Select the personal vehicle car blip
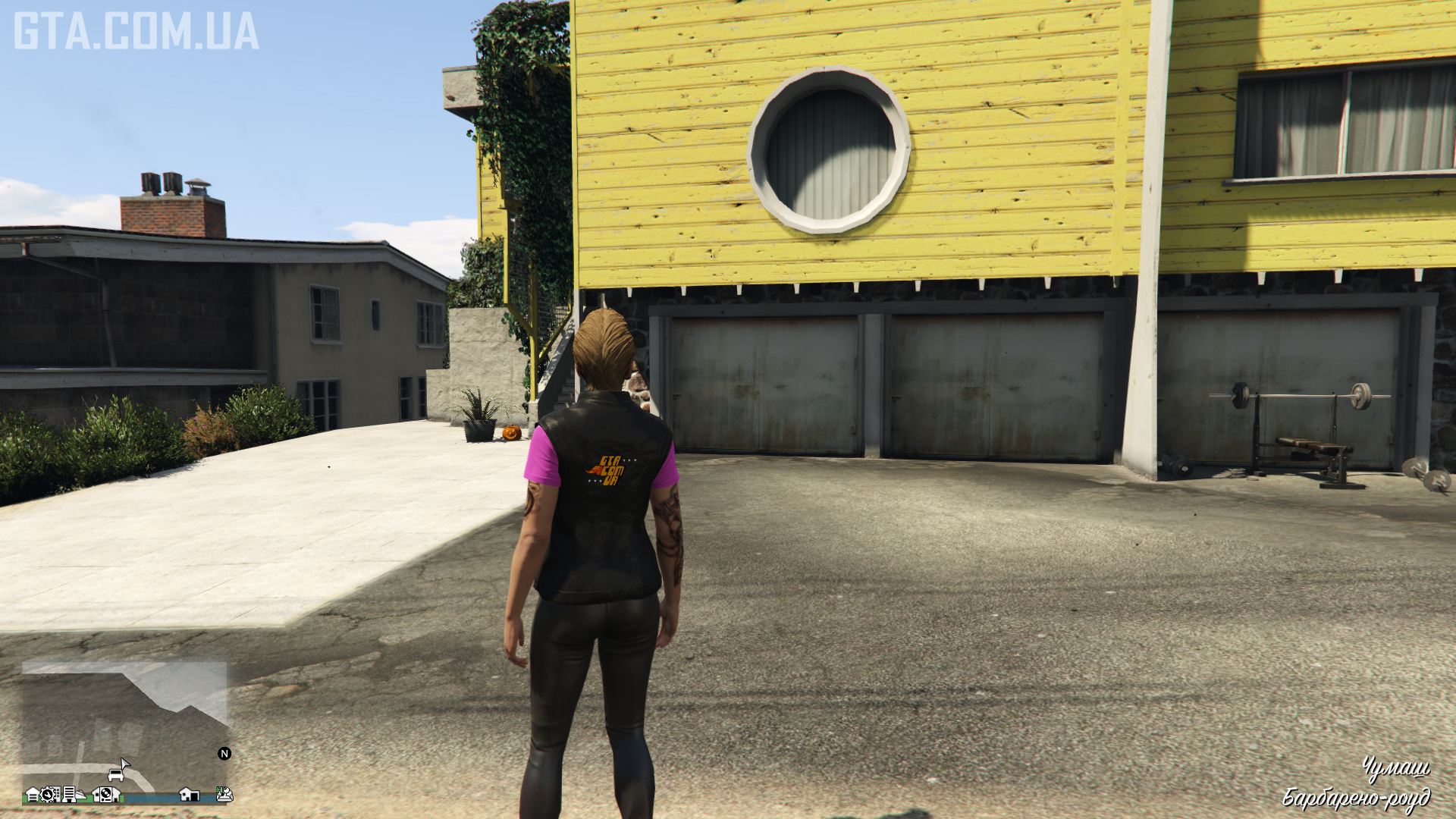Viewport: 1456px width, 819px height. 116,775
